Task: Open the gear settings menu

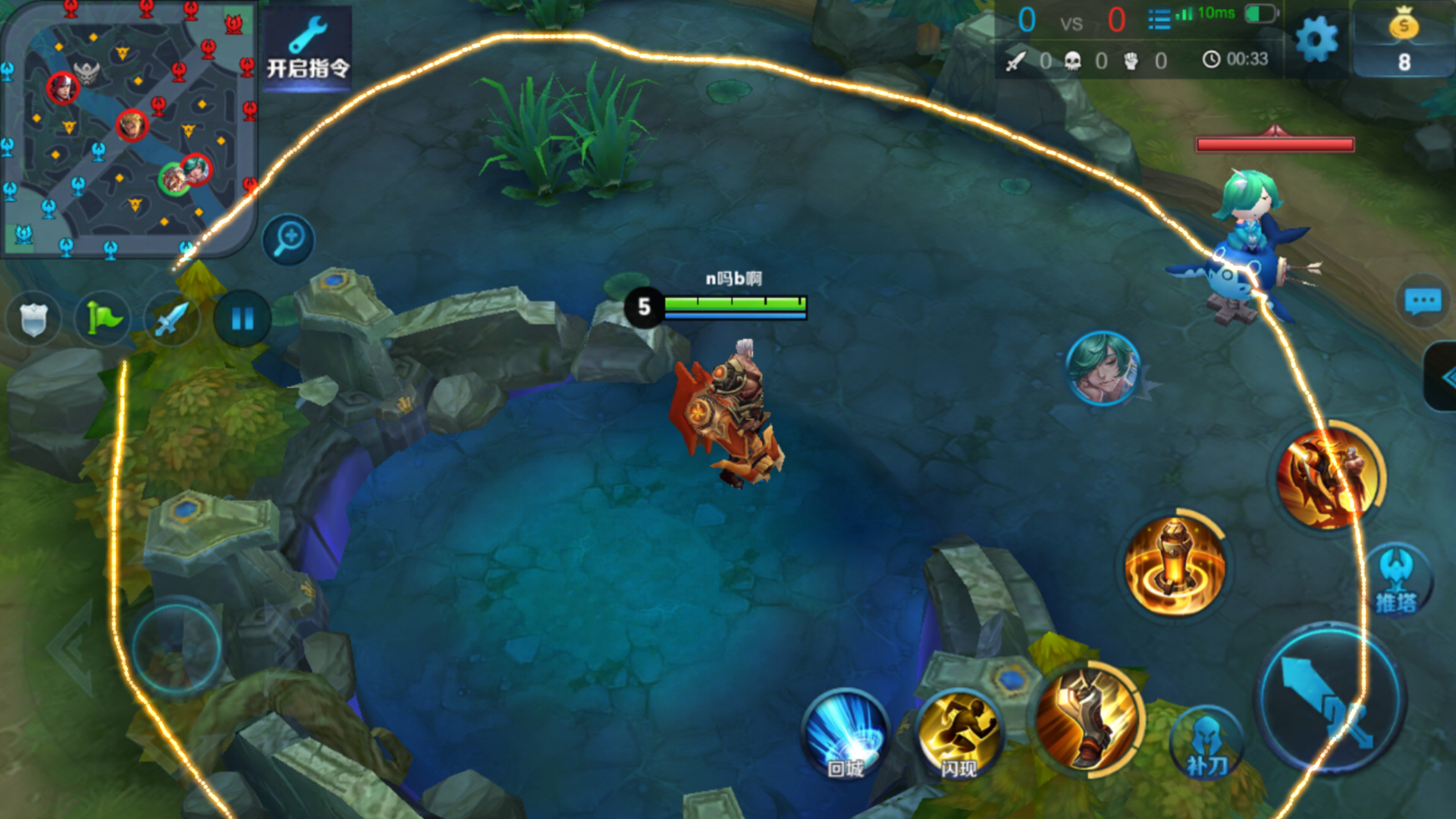Action: point(1316,39)
